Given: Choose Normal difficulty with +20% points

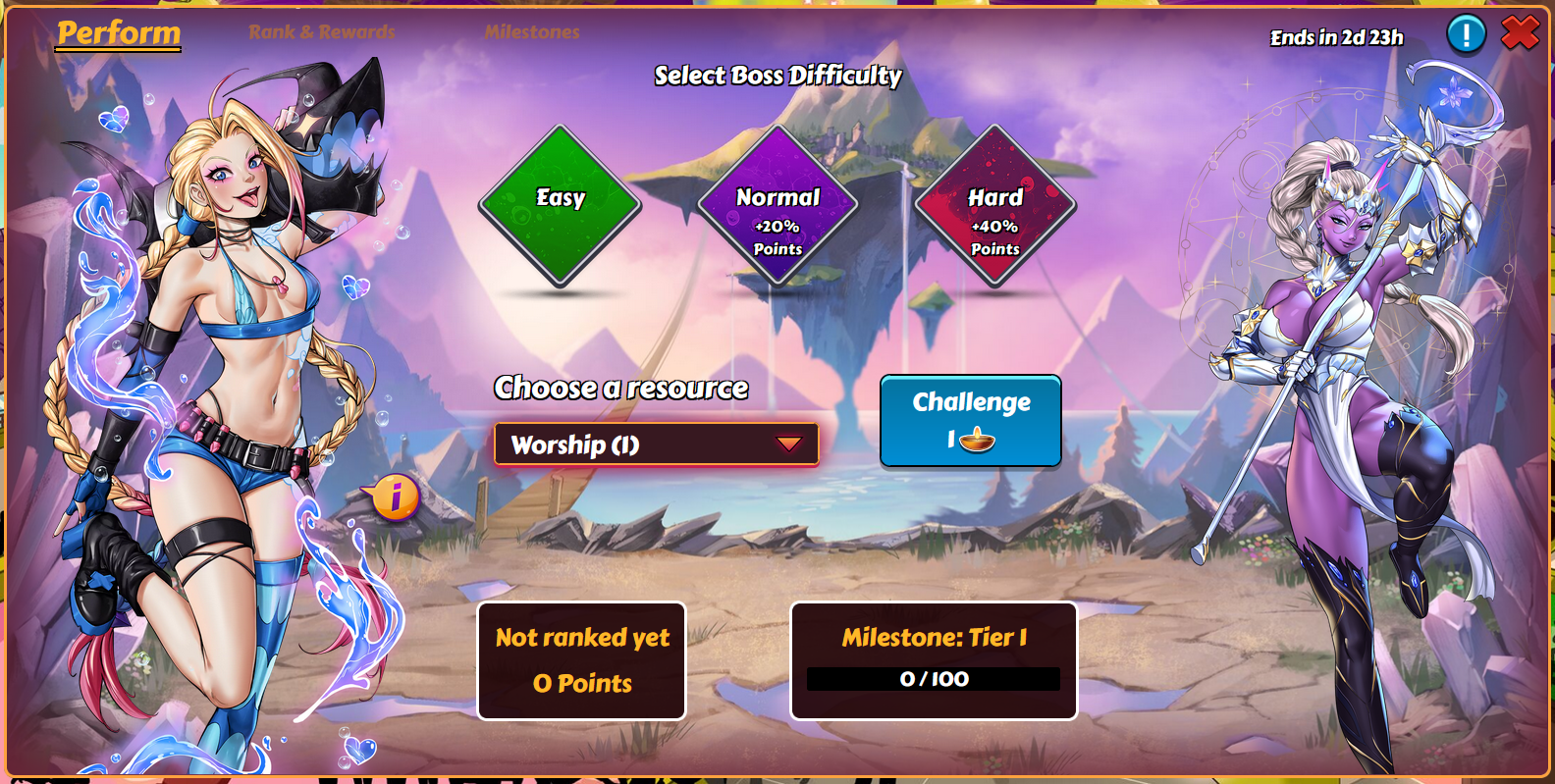Looking at the screenshot, I should coord(777,206).
